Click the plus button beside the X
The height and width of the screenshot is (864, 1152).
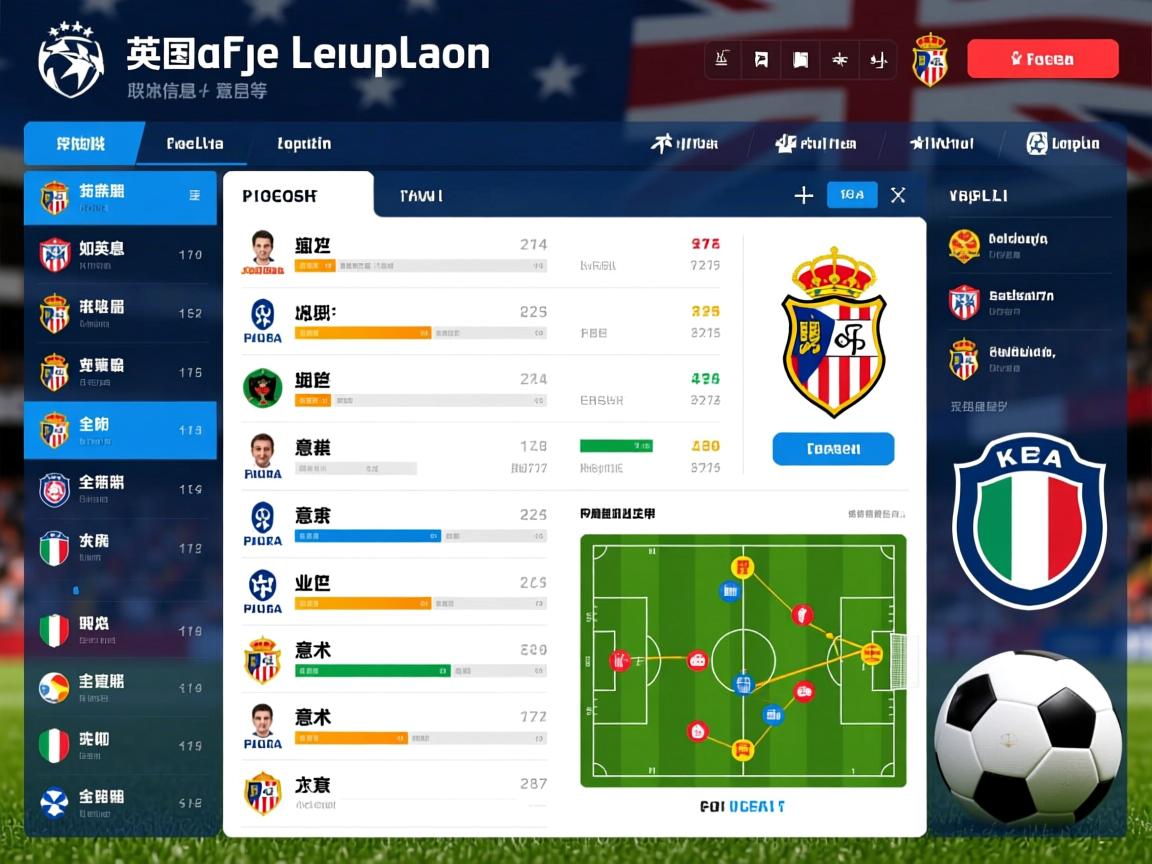pyautogui.click(x=803, y=195)
